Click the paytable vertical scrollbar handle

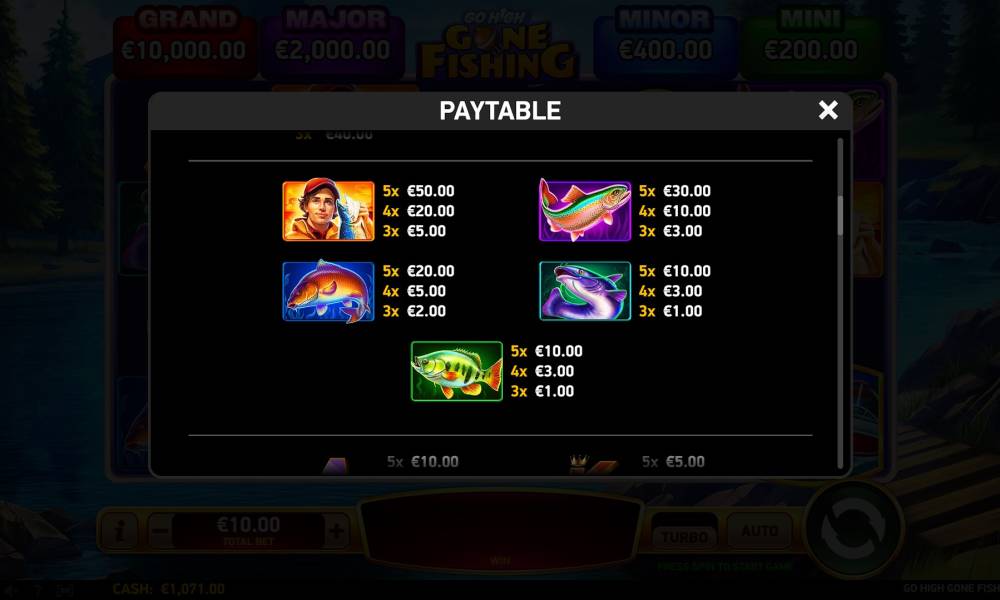(x=841, y=215)
